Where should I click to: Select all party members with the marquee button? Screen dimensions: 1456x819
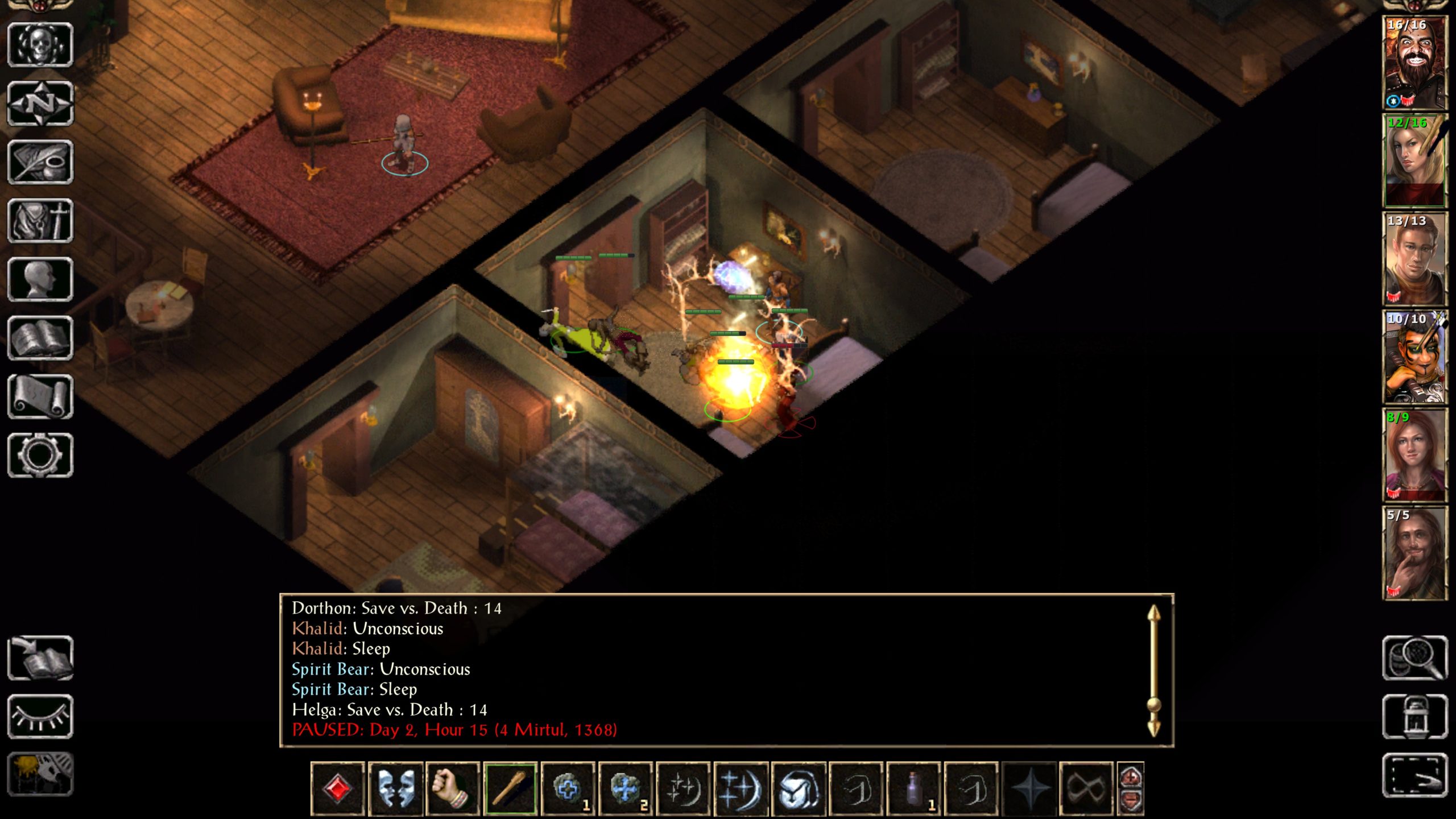pyautogui.click(x=1414, y=775)
